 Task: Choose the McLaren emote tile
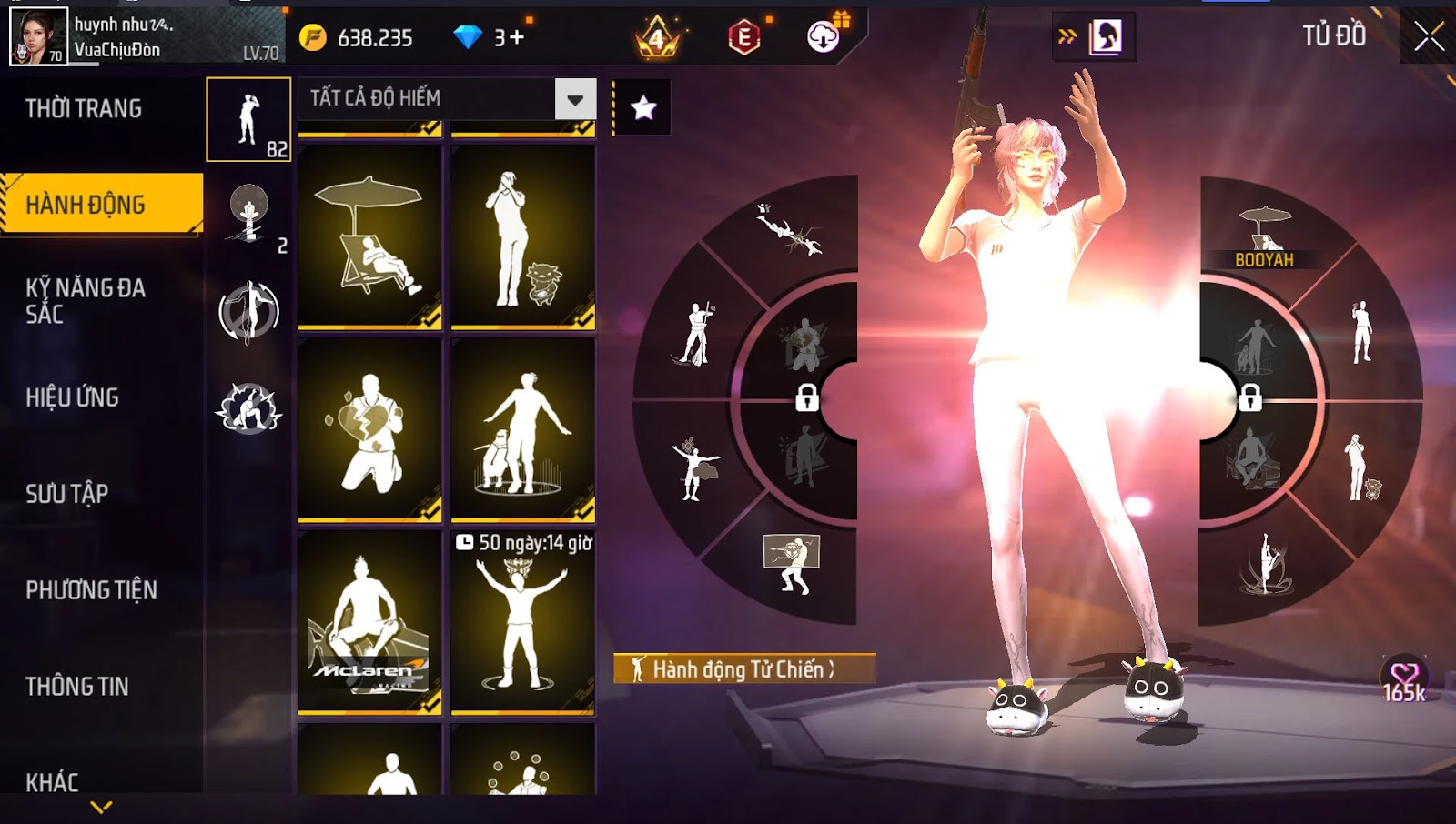click(369, 622)
